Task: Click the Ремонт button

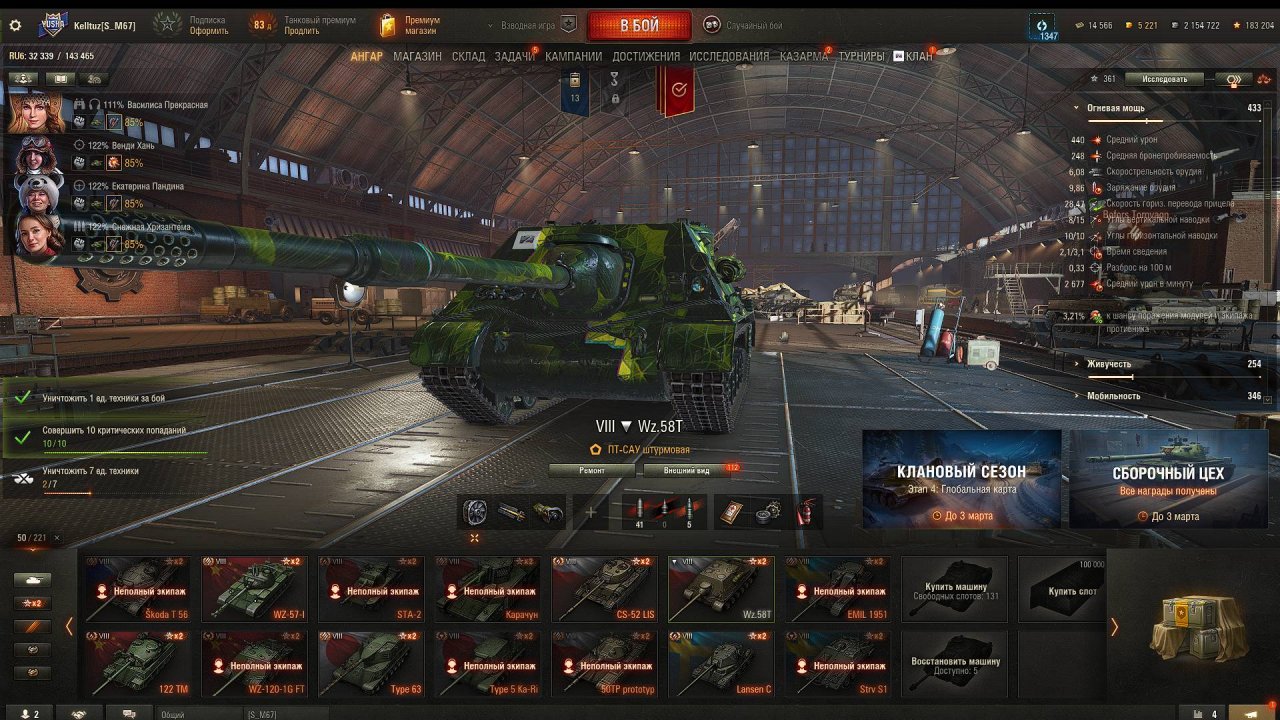Action: 591,470
